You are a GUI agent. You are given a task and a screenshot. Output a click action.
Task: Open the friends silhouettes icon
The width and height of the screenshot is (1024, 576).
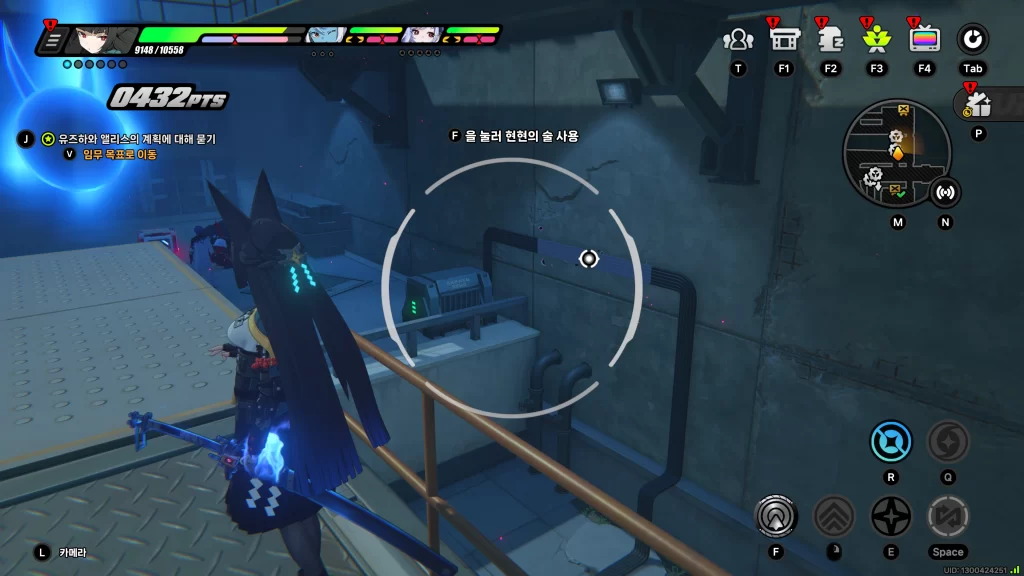tap(738, 40)
